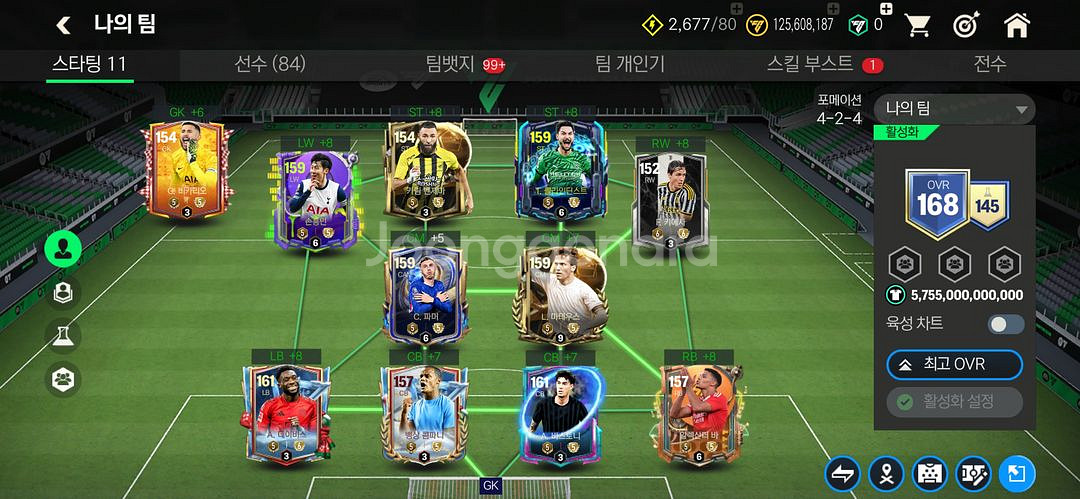Switch to the 전수 tab
Image resolution: width=1080 pixels, height=499 pixels.
pos(990,64)
